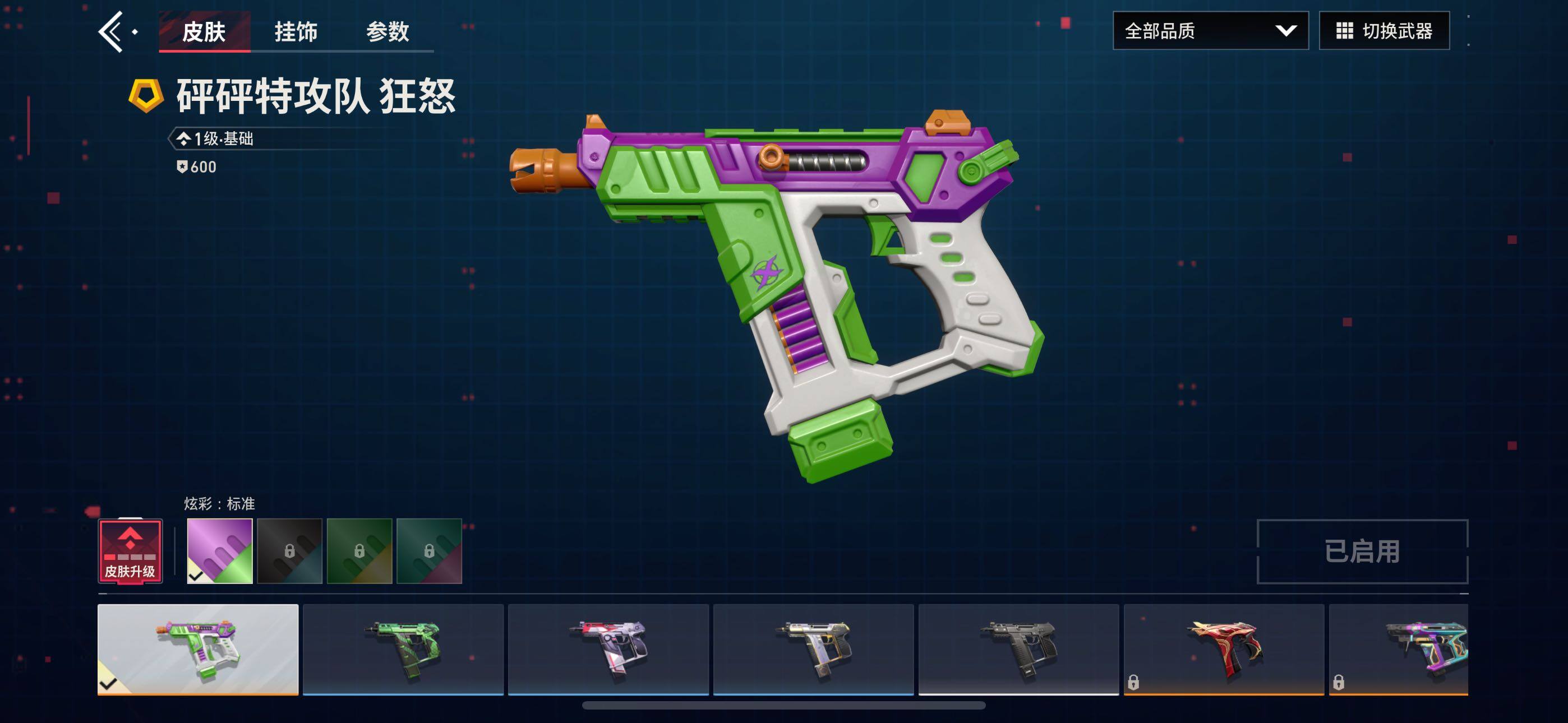
Task: Click the 已启用 equipped button
Action: click(x=1362, y=551)
